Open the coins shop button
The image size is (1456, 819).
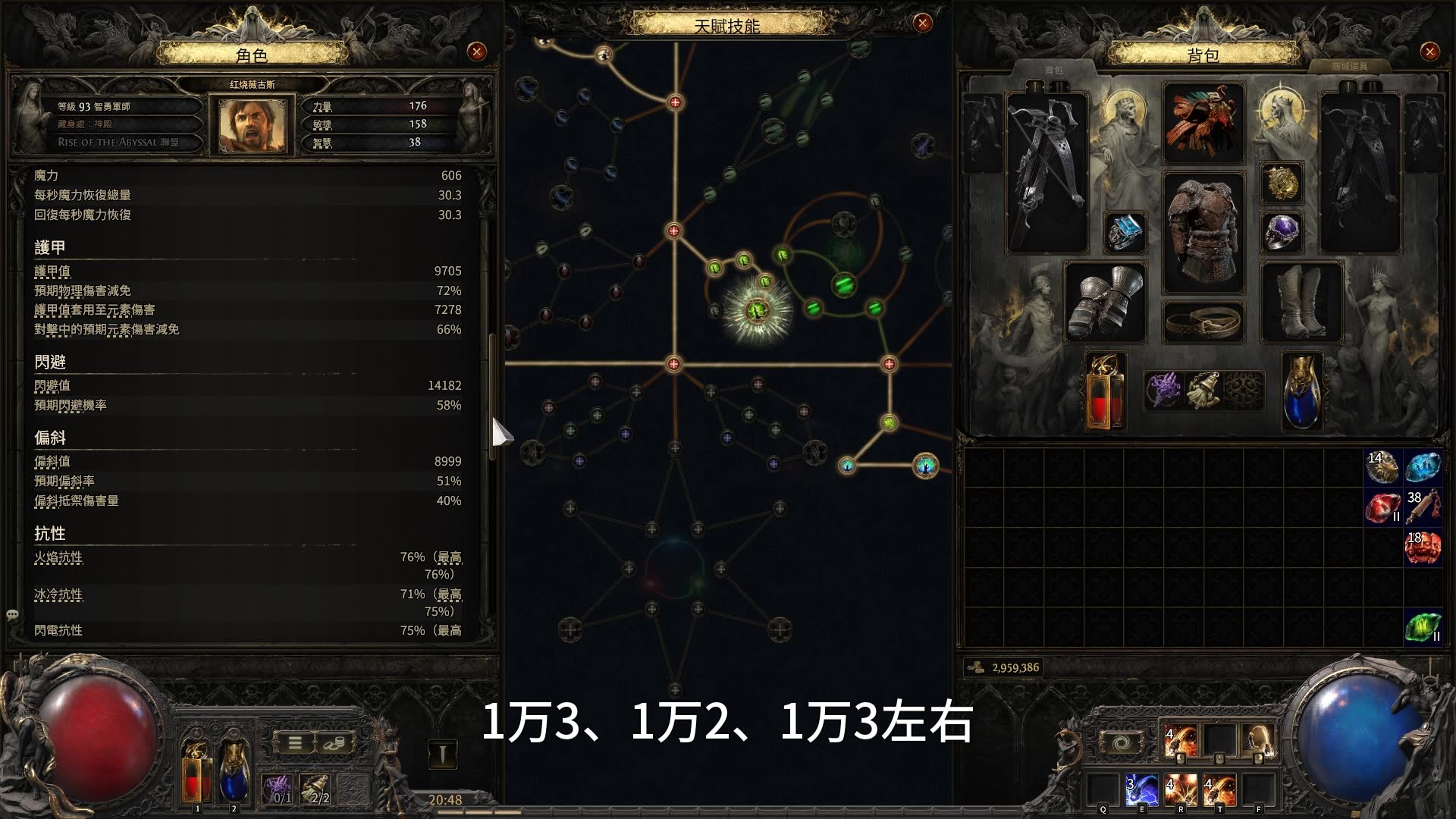point(334,743)
